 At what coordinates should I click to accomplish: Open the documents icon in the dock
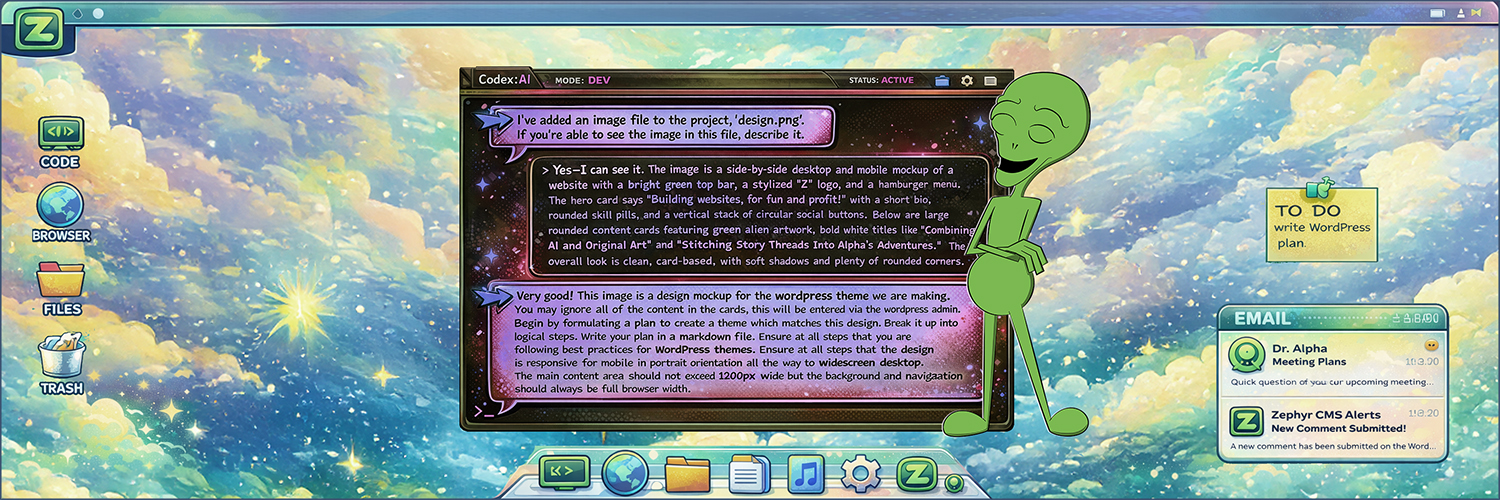click(749, 473)
